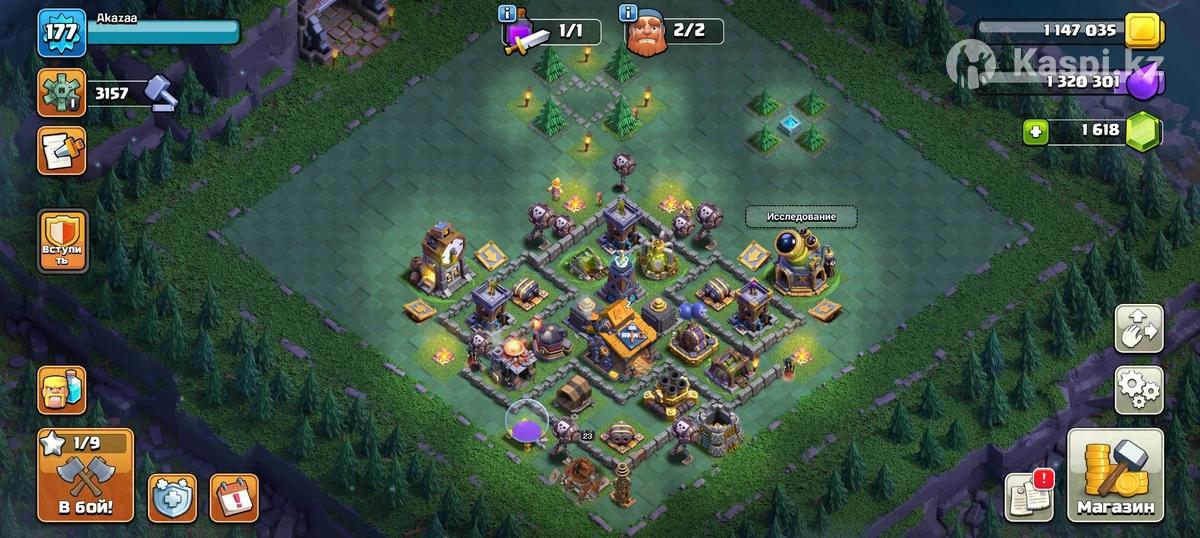Viewport: 1200px width, 538px height.
Task: Open the news papers icon with red alert
Action: pos(1029,494)
